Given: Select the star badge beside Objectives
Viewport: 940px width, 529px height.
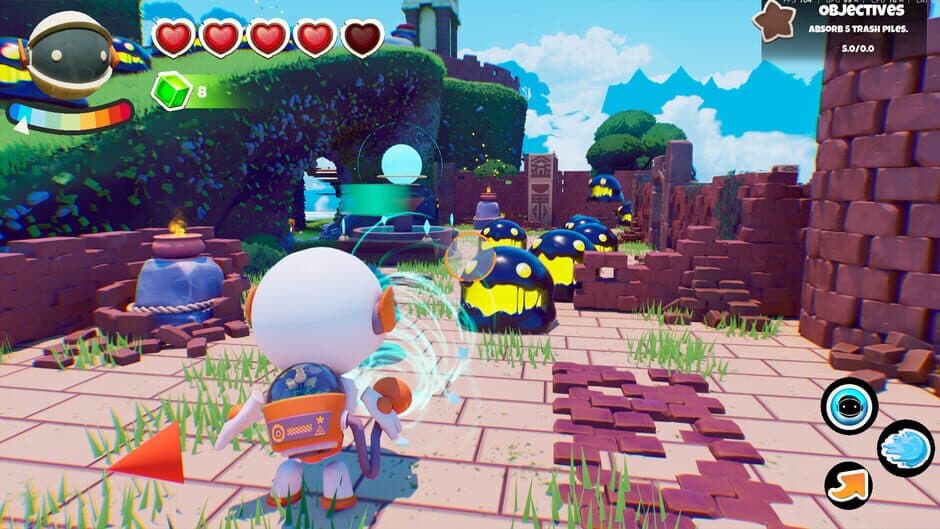Looking at the screenshot, I should point(773,21).
